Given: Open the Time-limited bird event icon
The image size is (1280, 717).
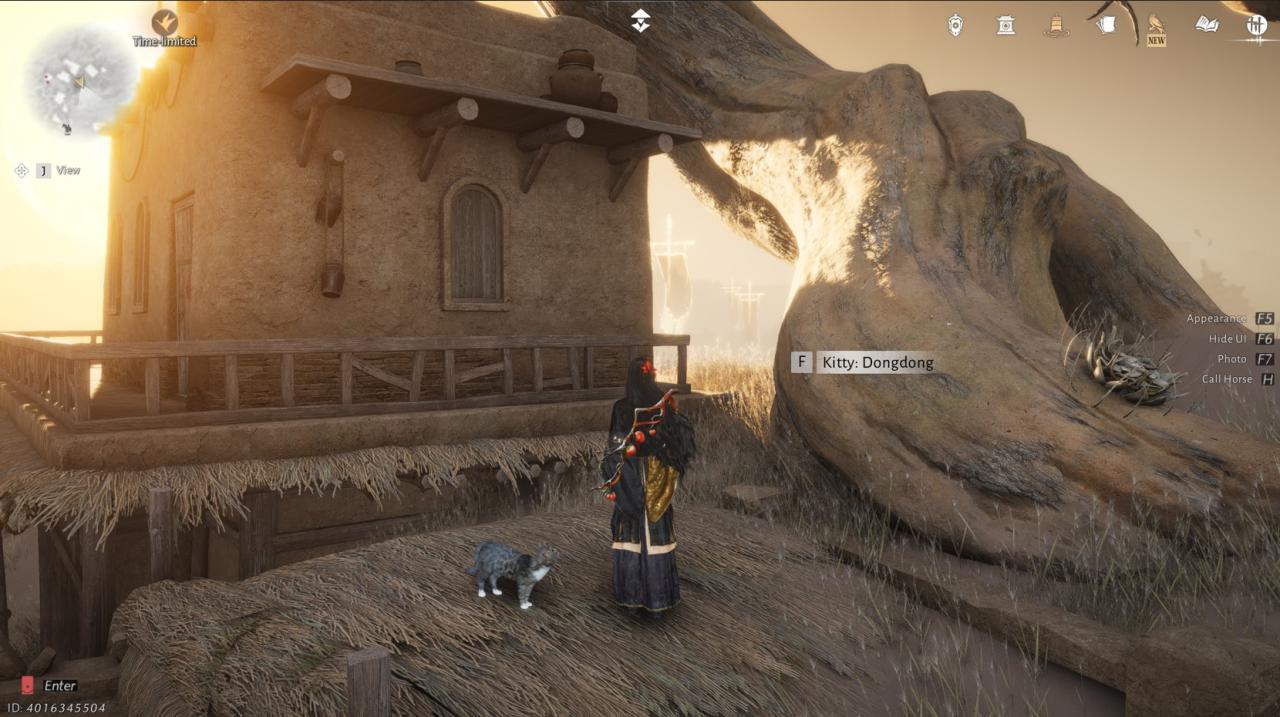Looking at the screenshot, I should pos(164,22).
